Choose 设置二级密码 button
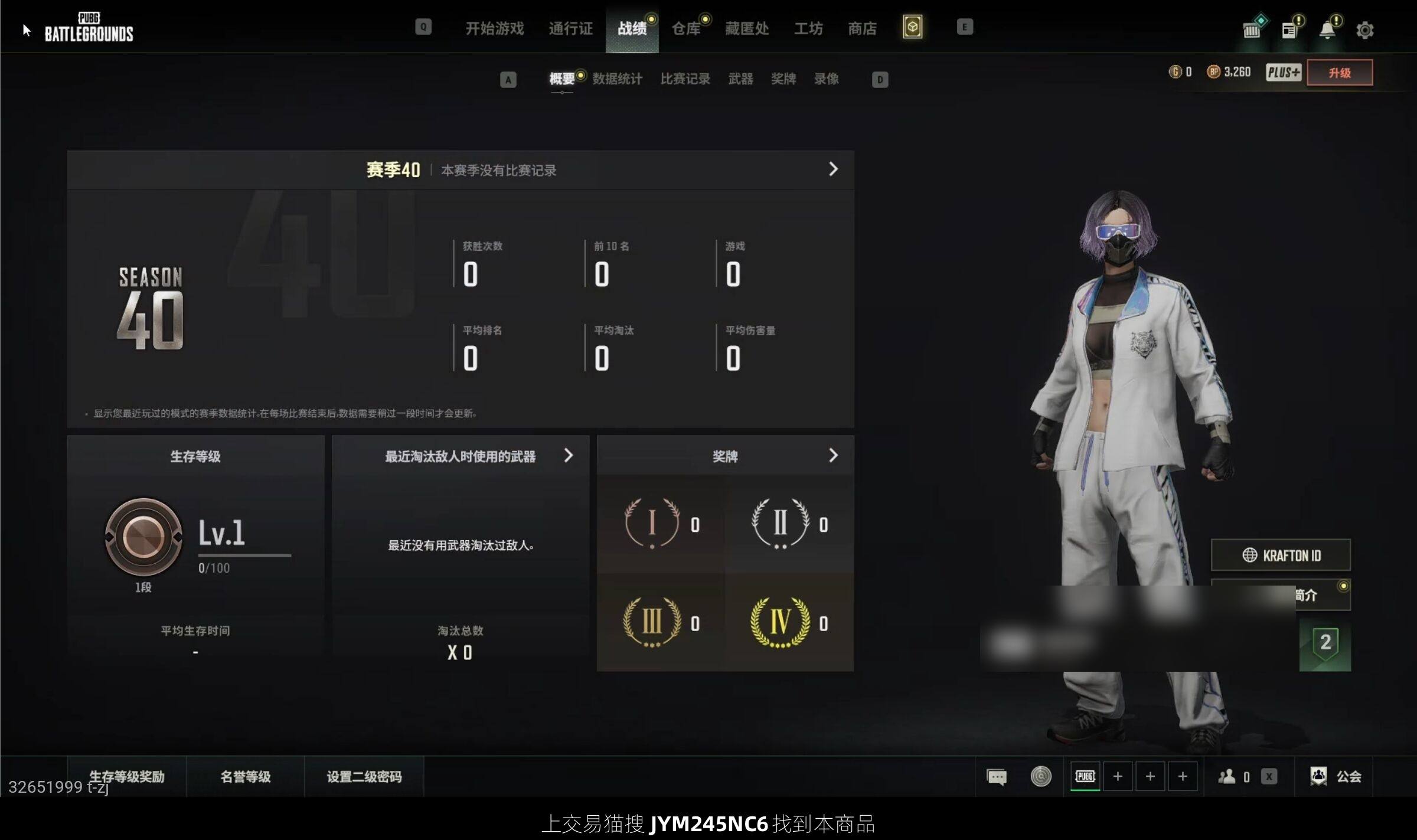This screenshot has height=840, width=1417. pyautogui.click(x=364, y=776)
